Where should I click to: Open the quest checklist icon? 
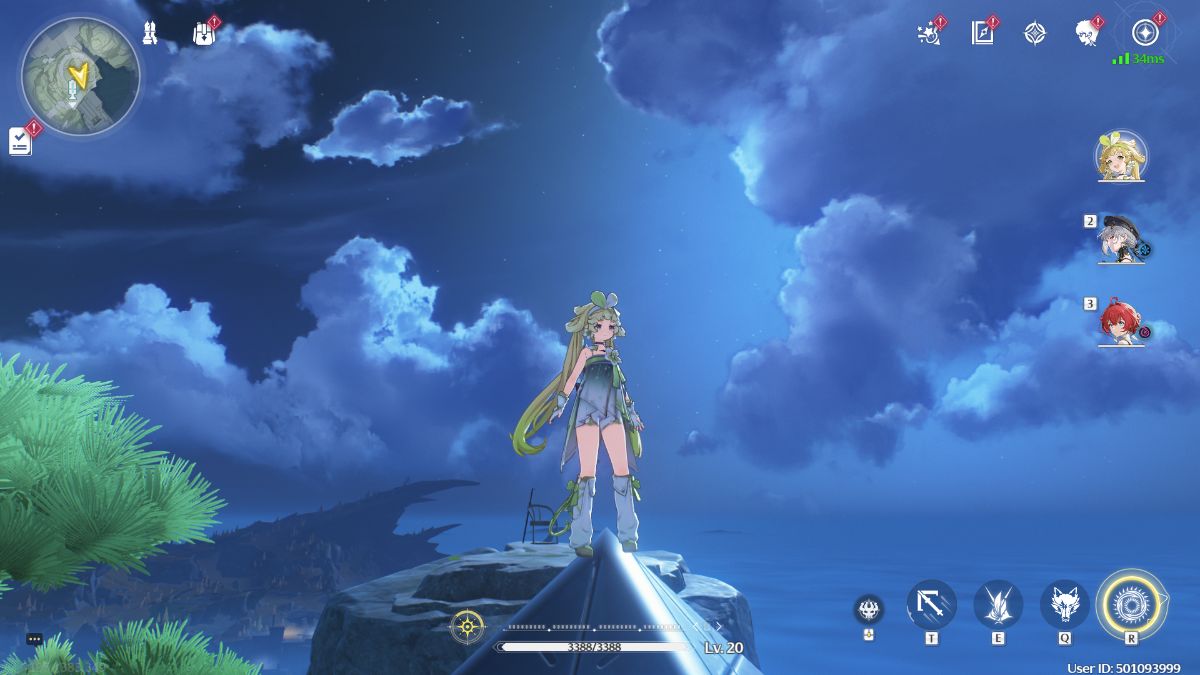click(21, 141)
